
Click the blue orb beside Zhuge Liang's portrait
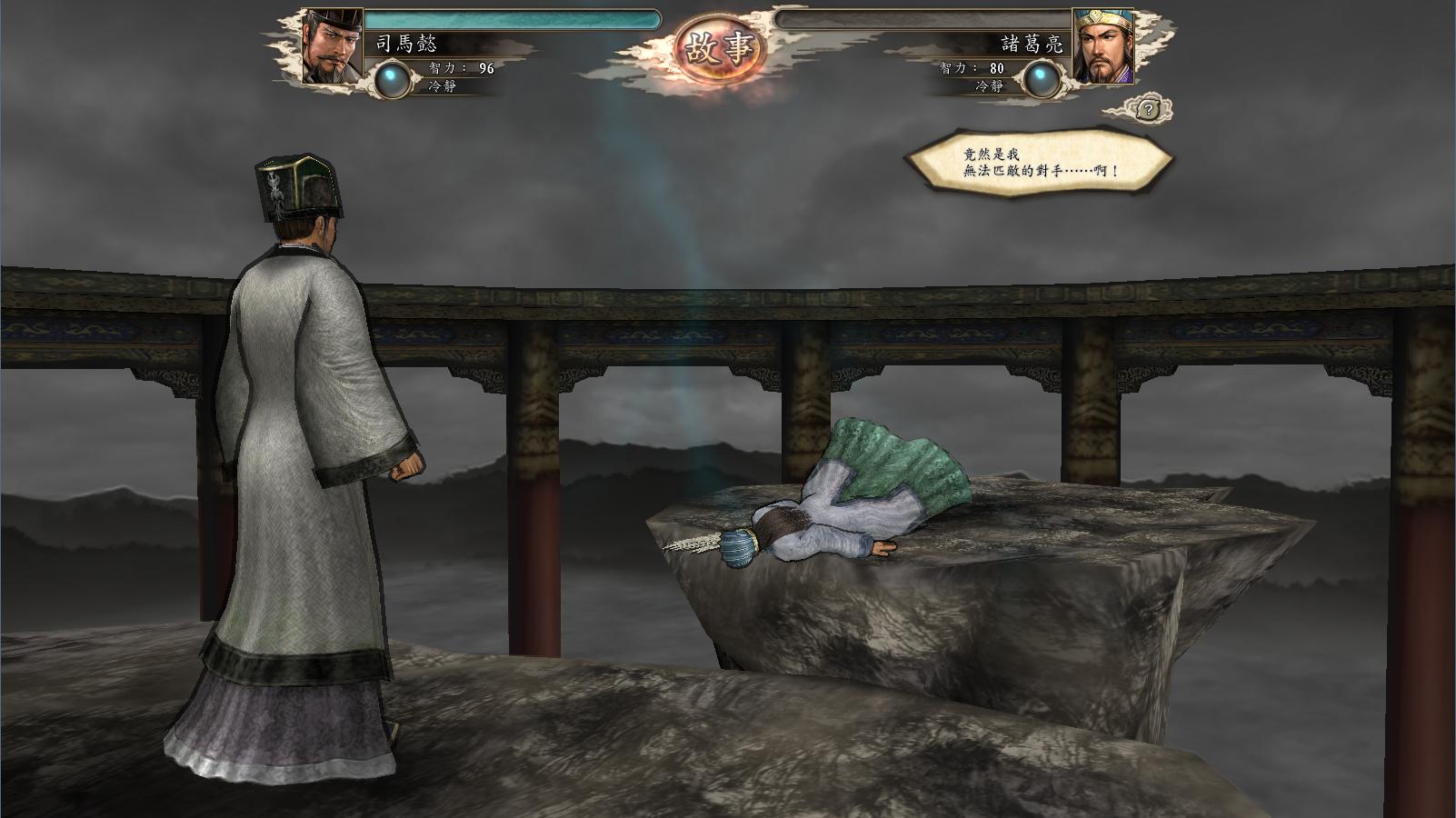click(x=1042, y=79)
